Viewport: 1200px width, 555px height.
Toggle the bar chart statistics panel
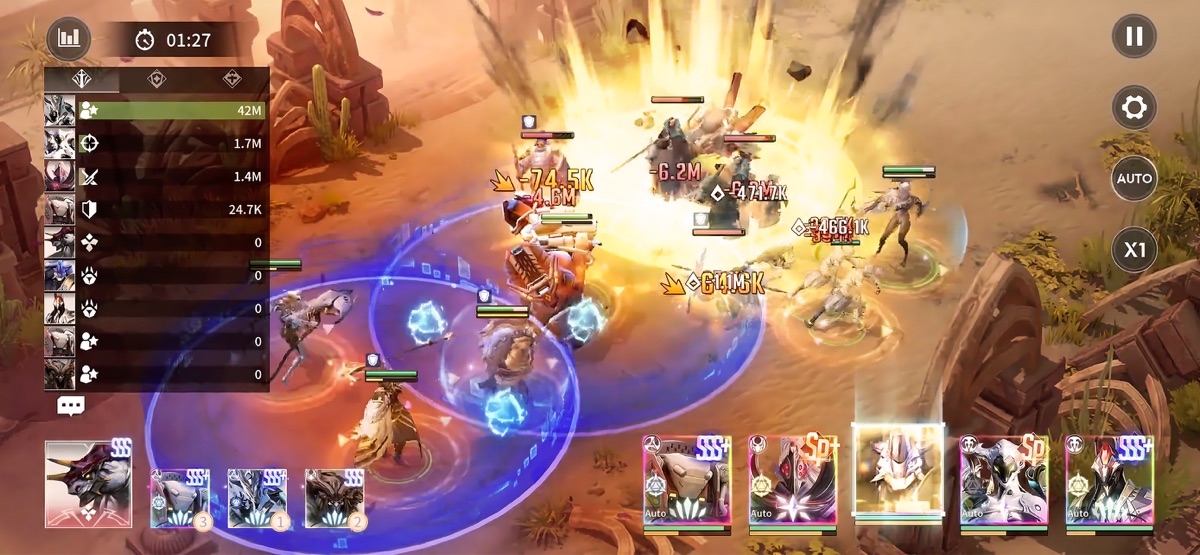69,39
